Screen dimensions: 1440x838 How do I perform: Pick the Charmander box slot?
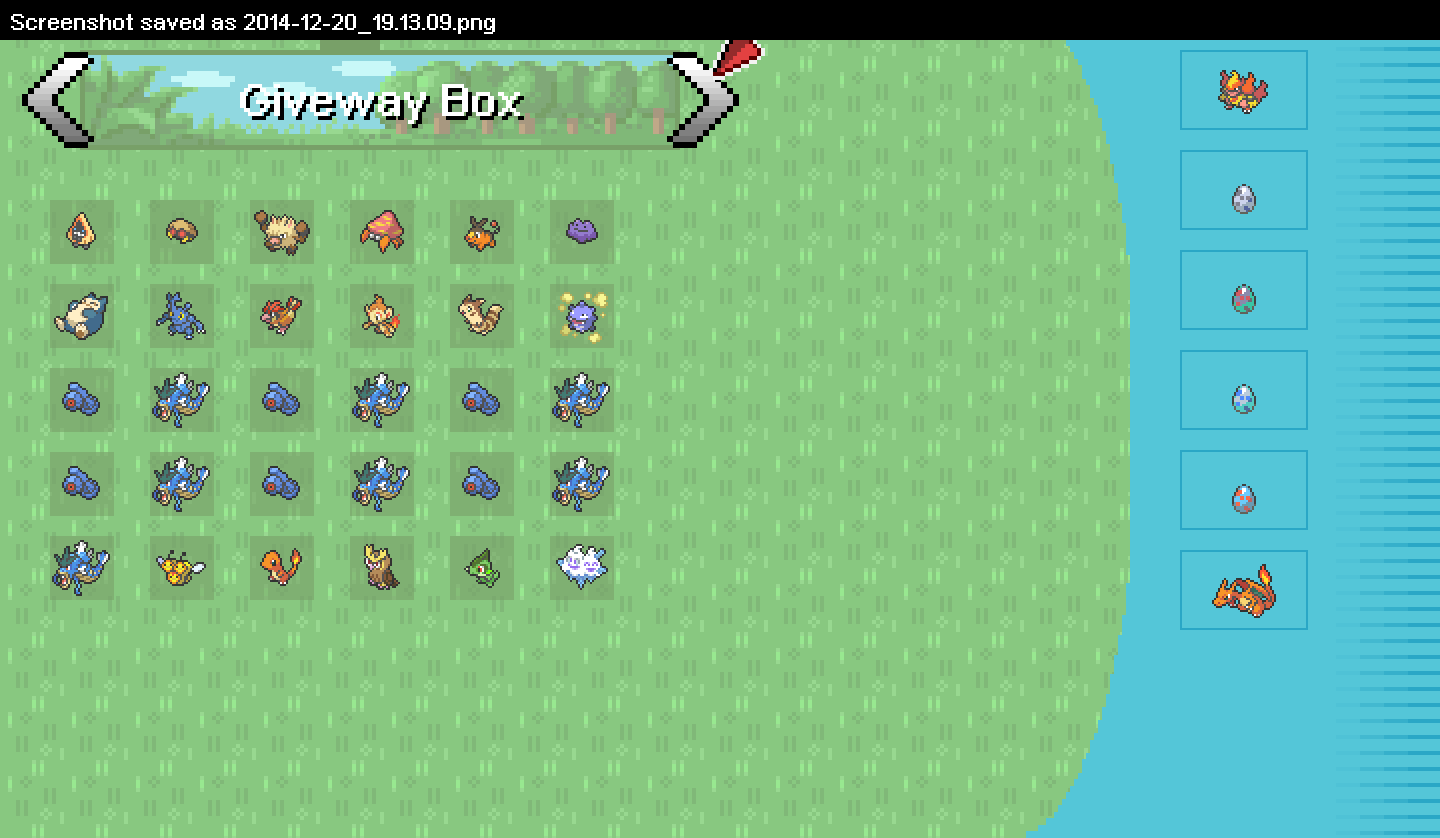tap(281, 568)
